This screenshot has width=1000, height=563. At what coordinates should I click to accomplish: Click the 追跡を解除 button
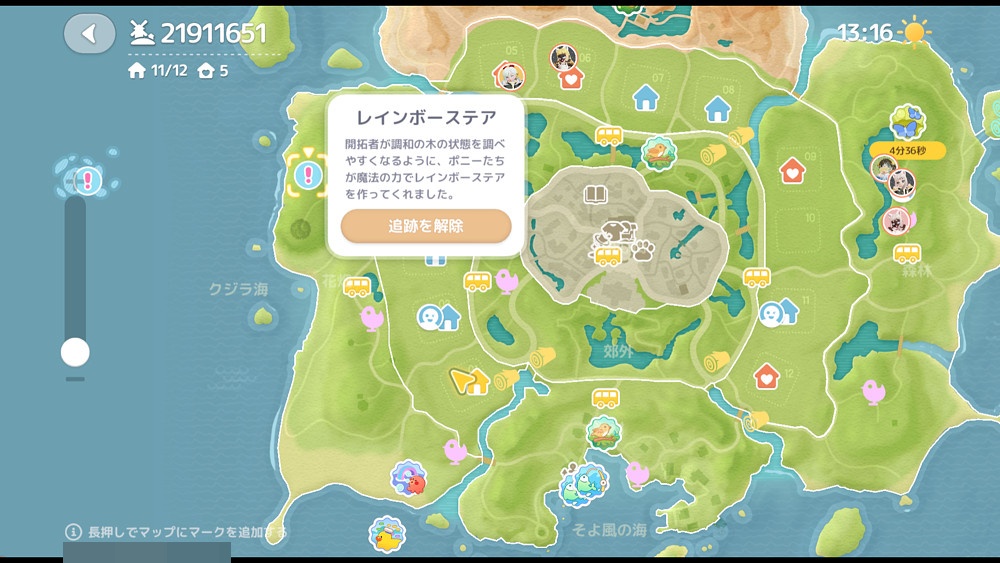(426, 226)
